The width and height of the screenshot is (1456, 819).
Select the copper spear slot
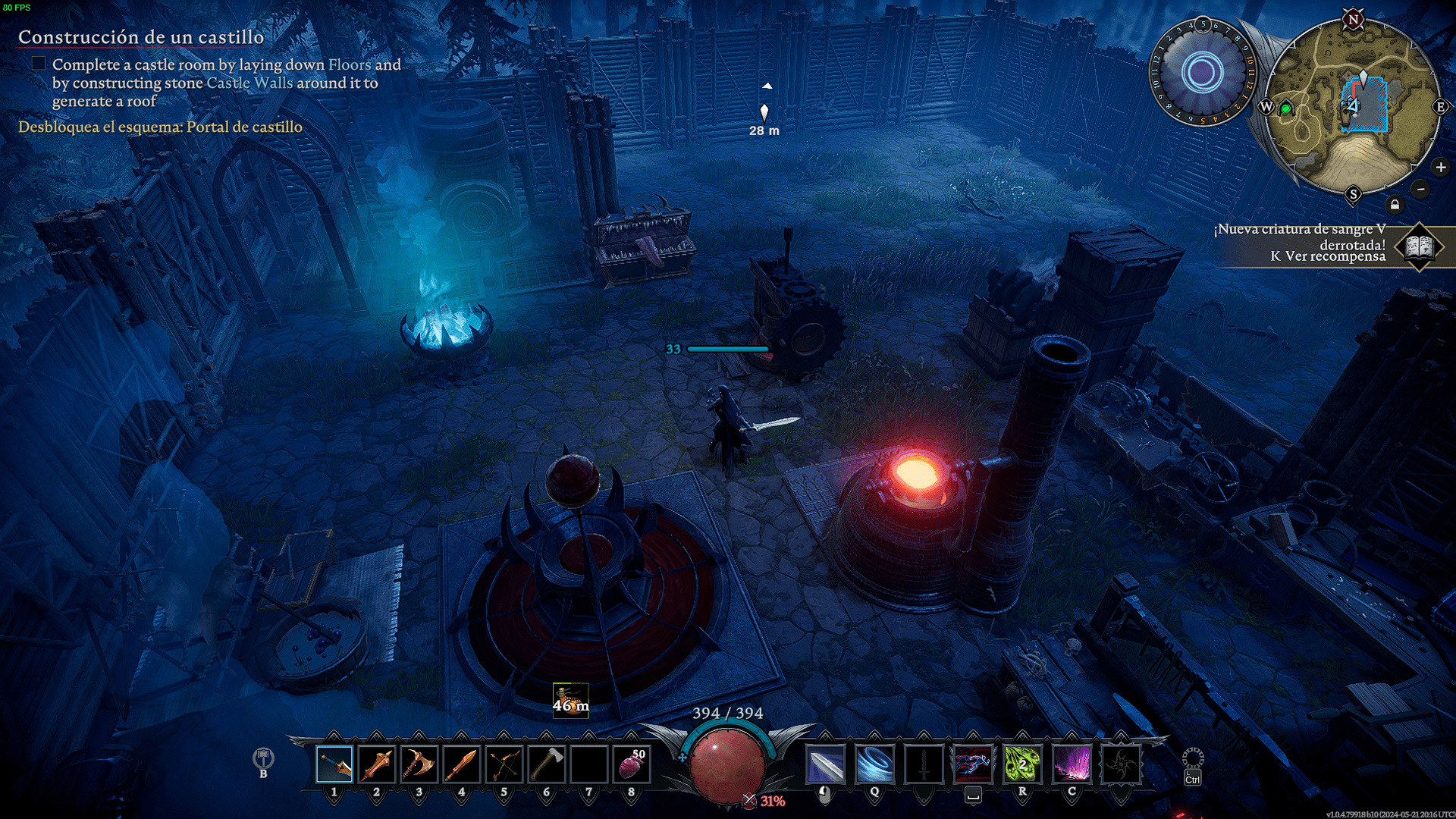(462, 764)
